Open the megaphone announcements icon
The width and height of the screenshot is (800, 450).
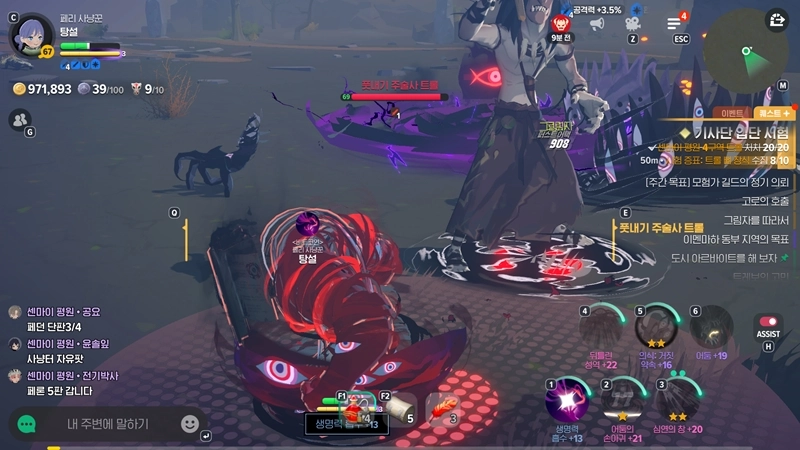coord(597,23)
